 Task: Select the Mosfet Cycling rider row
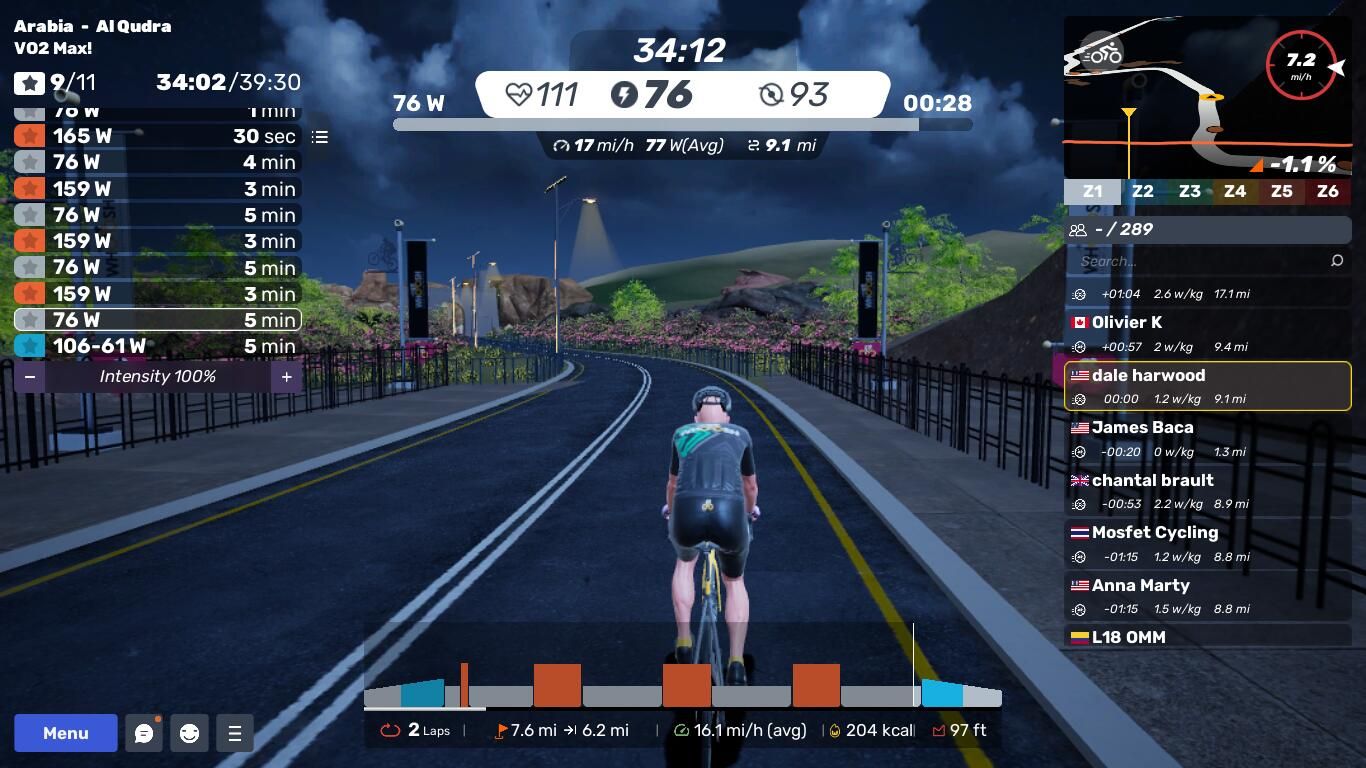[1207, 544]
